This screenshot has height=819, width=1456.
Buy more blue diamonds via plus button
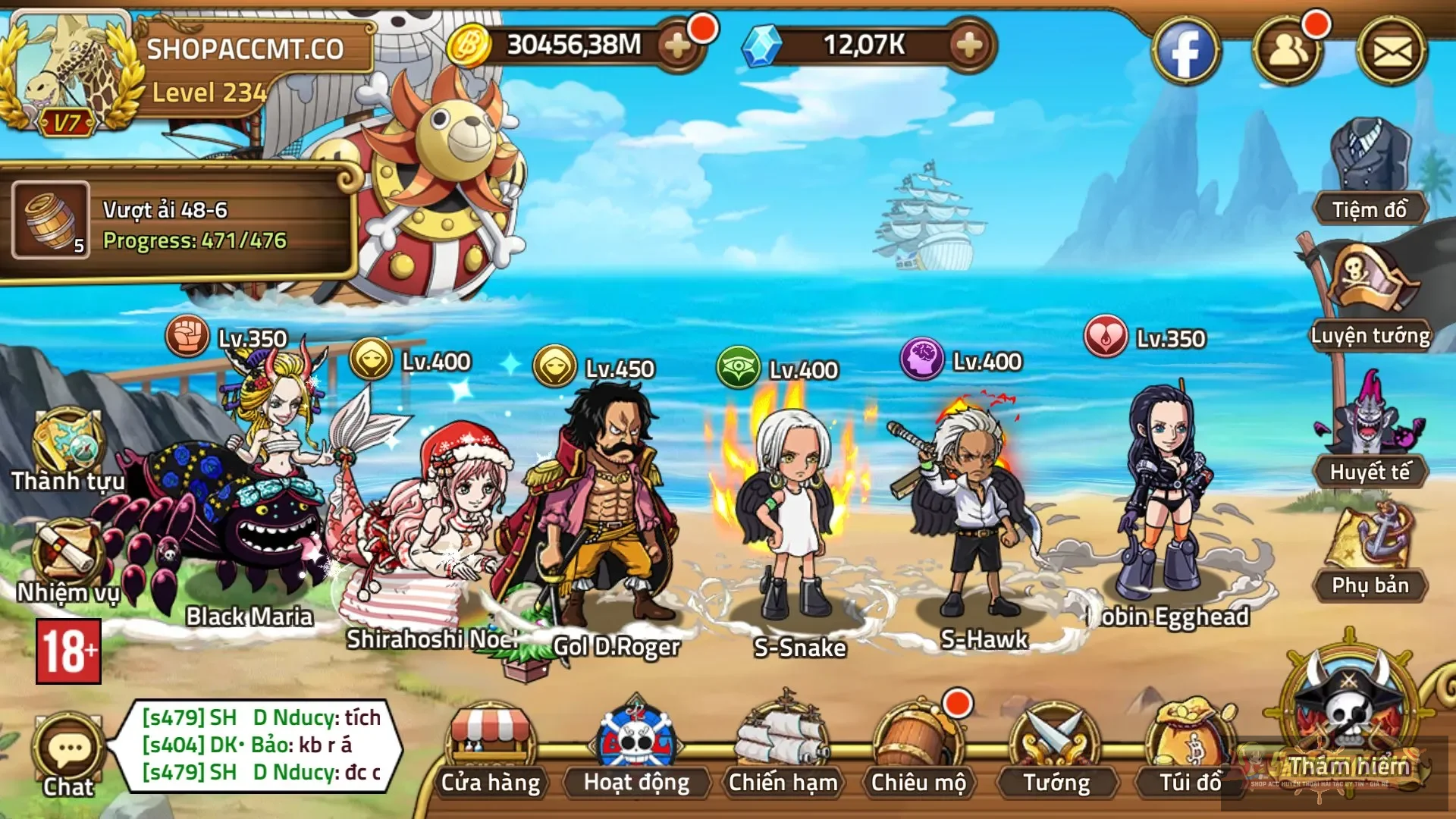click(x=969, y=46)
